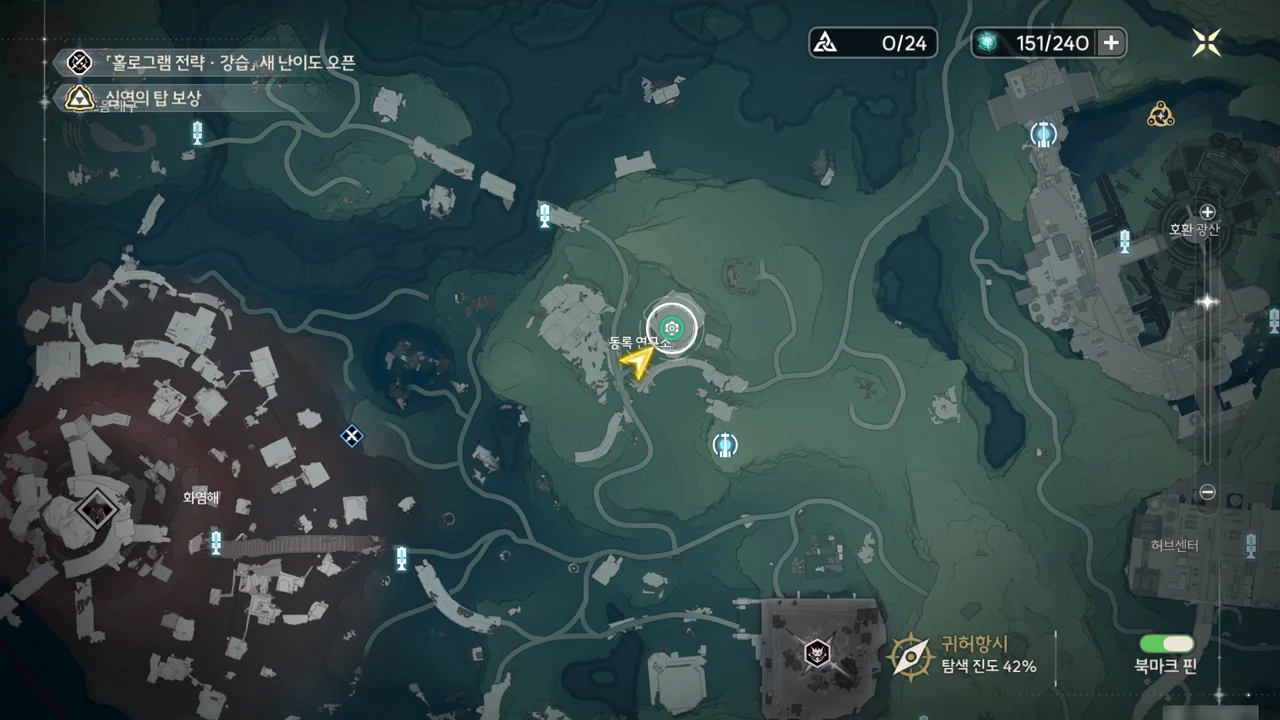Open 귀허항시 exploration progress compass
Screen dimensions: 1280x720
click(912, 656)
